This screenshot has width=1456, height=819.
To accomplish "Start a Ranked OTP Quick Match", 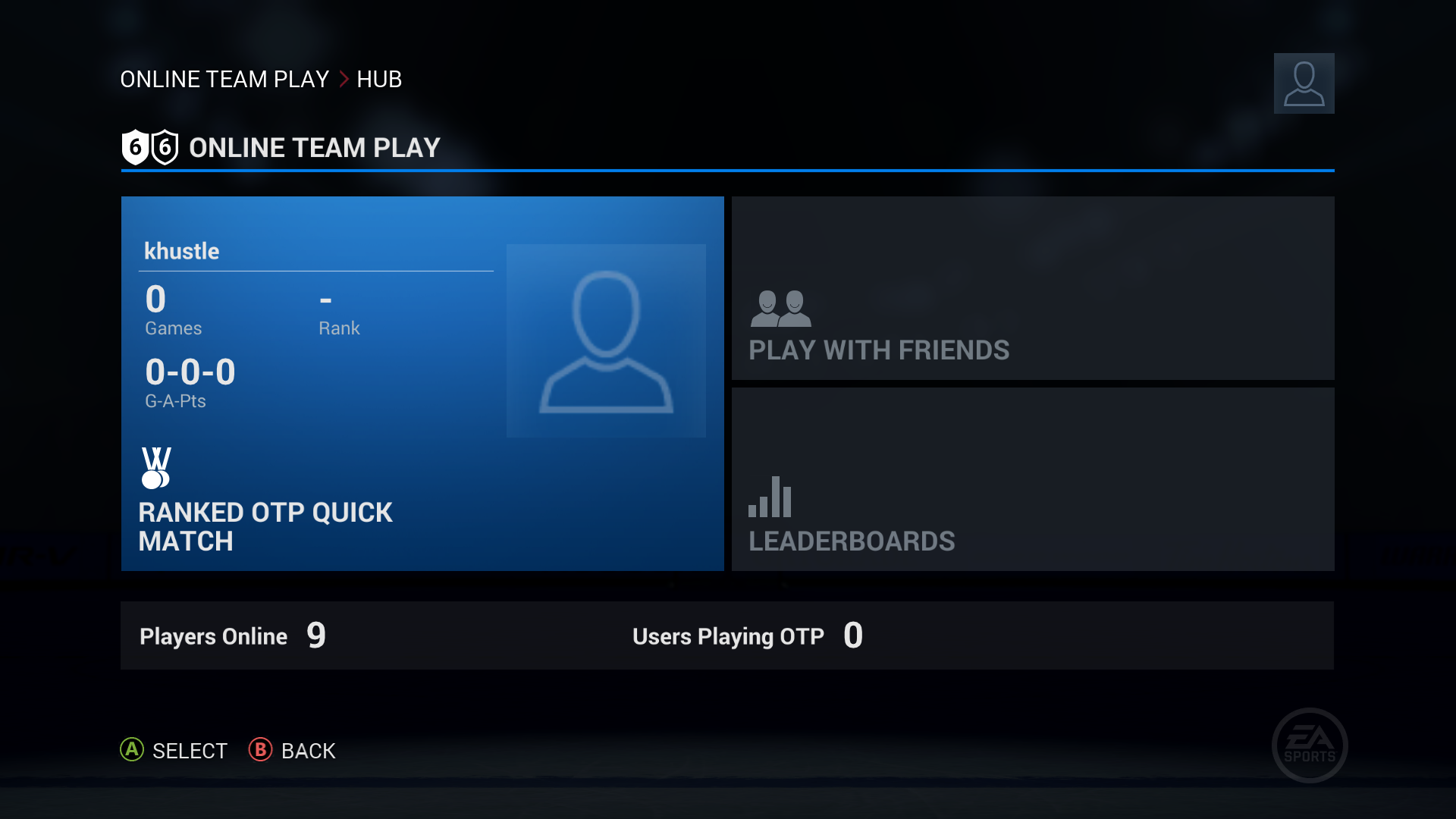I will pyautogui.click(x=265, y=526).
